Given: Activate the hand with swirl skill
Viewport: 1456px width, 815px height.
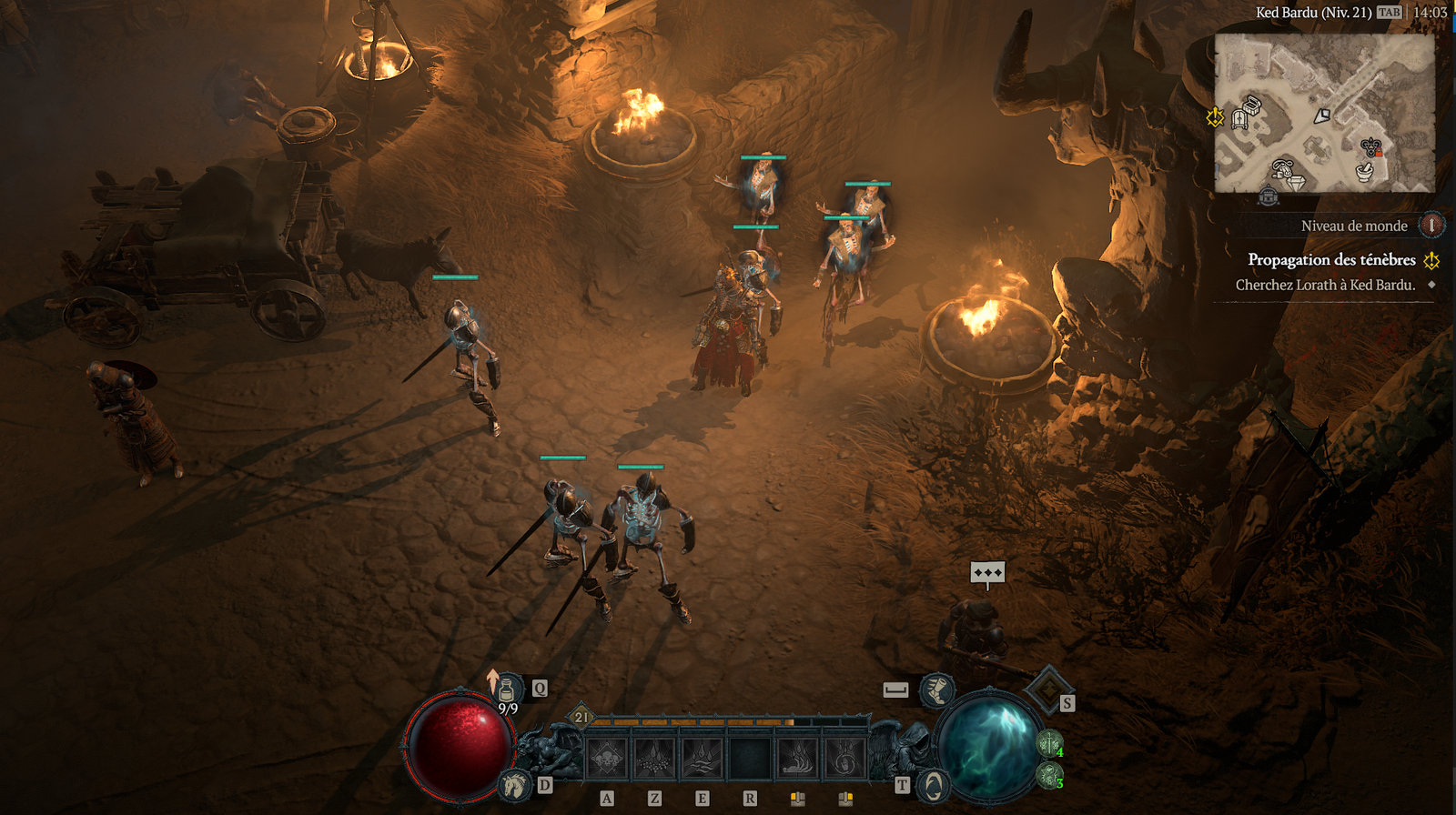Looking at the screenshot, I should (845, 758).
